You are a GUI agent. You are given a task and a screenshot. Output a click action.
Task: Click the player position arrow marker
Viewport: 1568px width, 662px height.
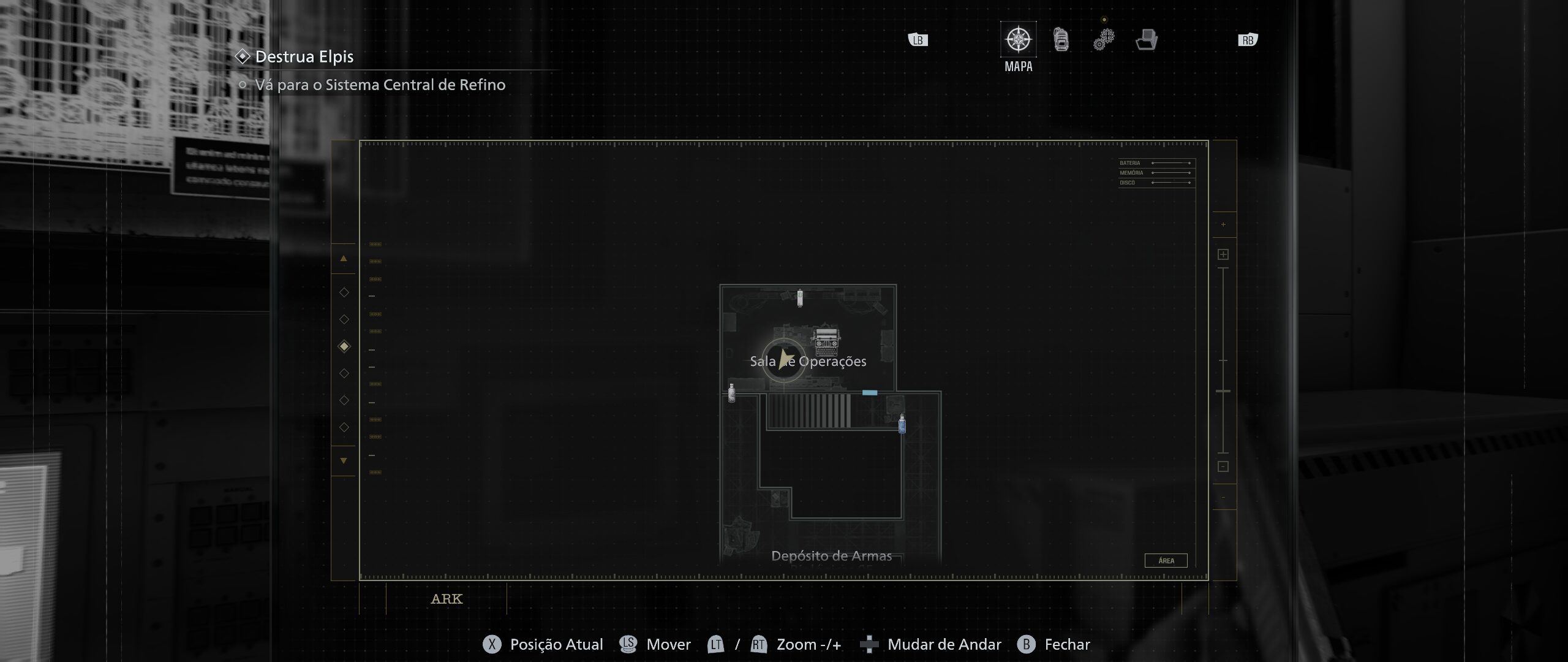coord(784,359)
